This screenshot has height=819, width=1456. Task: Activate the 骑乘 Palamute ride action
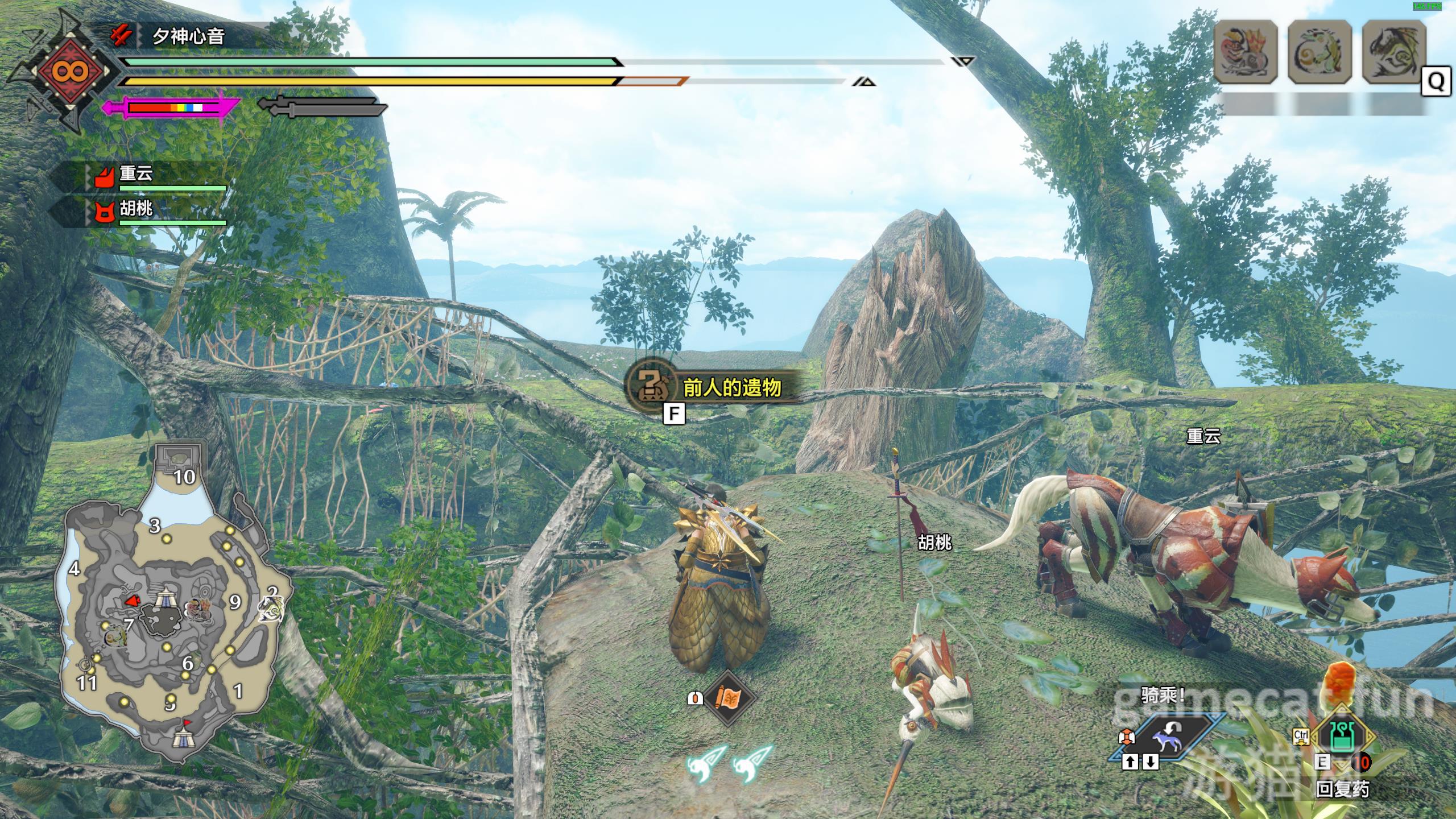point(1163,741)
